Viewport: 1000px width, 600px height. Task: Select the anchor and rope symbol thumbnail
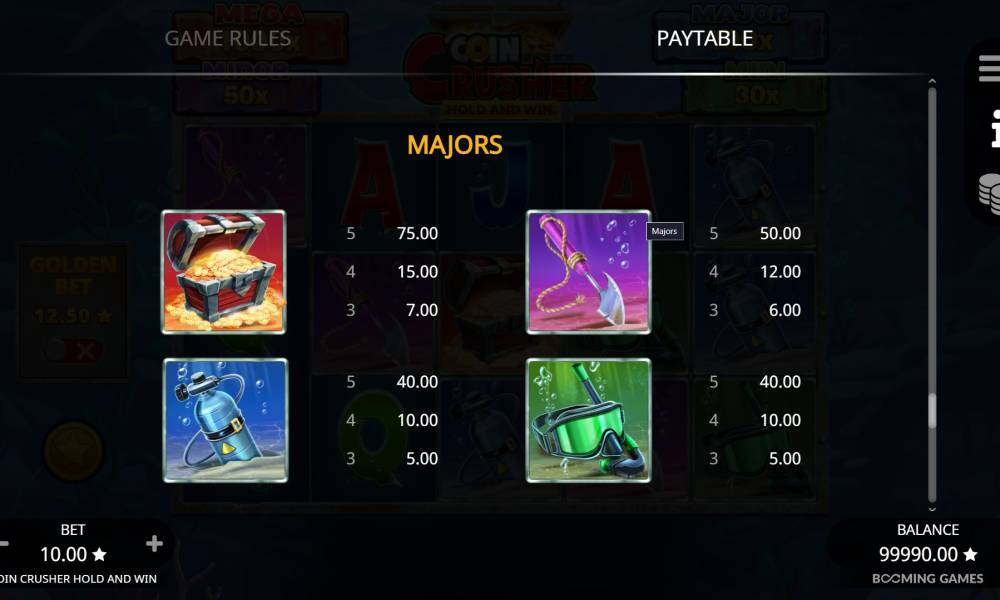(x=588, y=272)
